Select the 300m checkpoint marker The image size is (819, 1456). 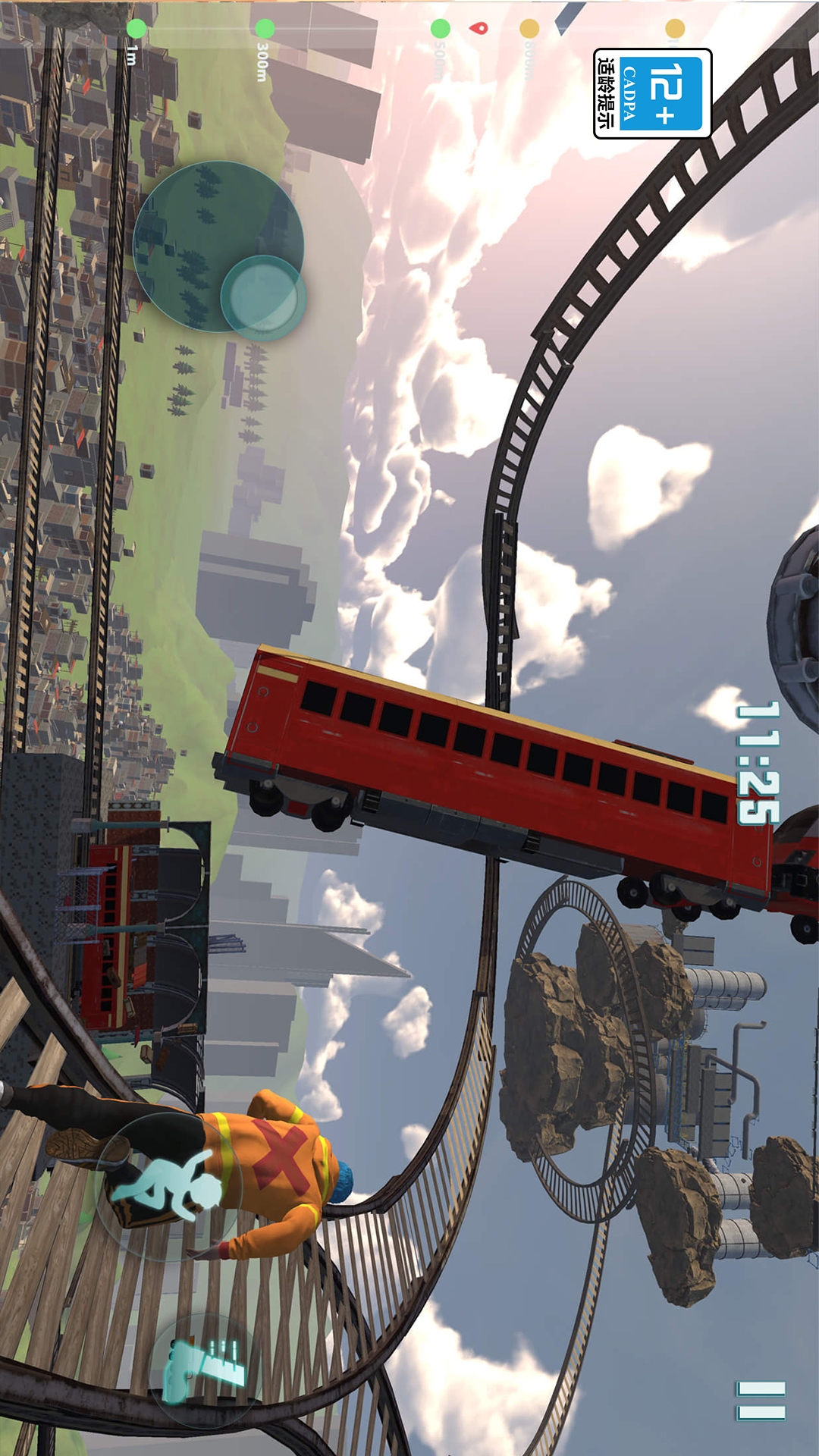pos(265,29)
